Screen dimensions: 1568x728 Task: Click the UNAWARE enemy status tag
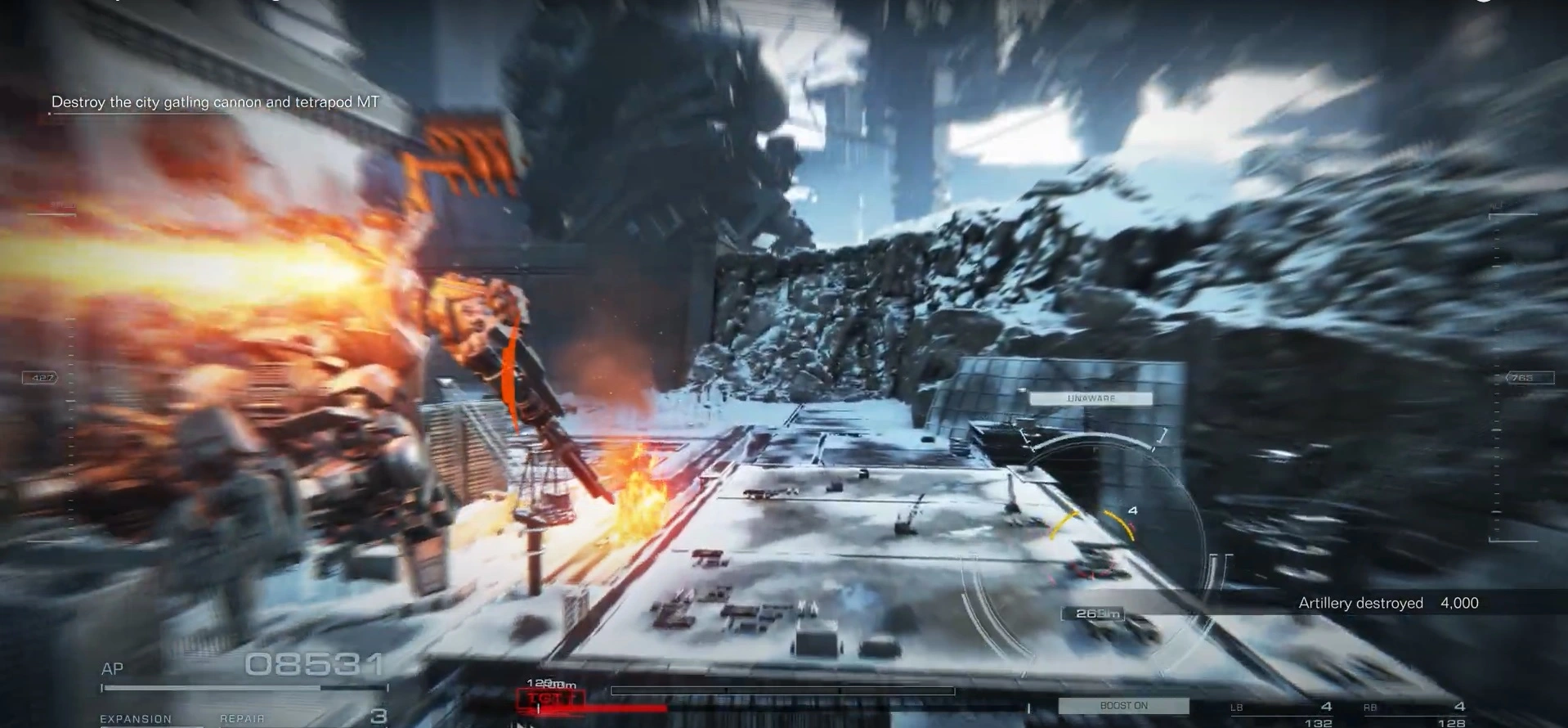(1091, 398)
